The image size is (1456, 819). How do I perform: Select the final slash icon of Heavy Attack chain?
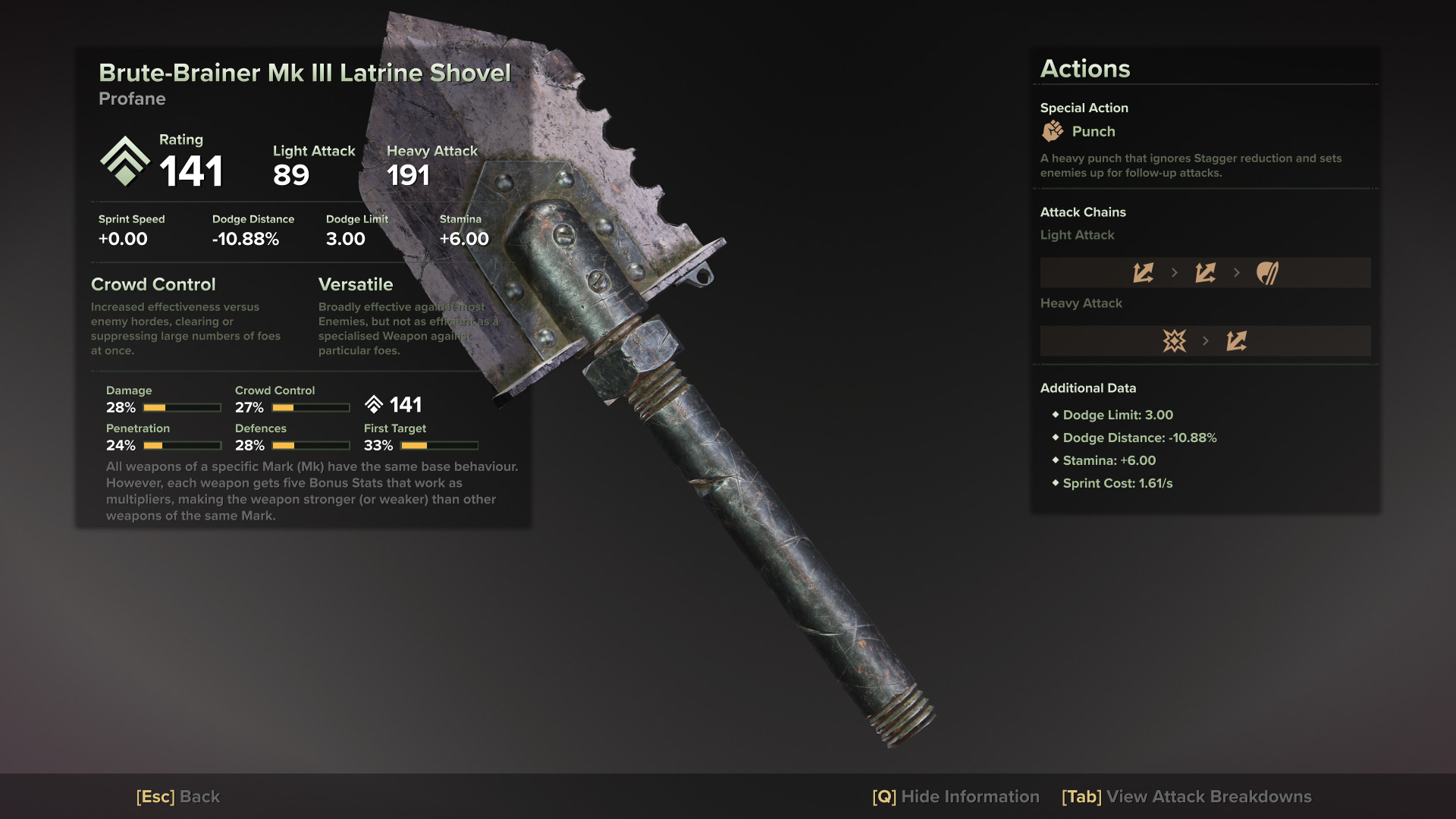[x=1236, y=340]
